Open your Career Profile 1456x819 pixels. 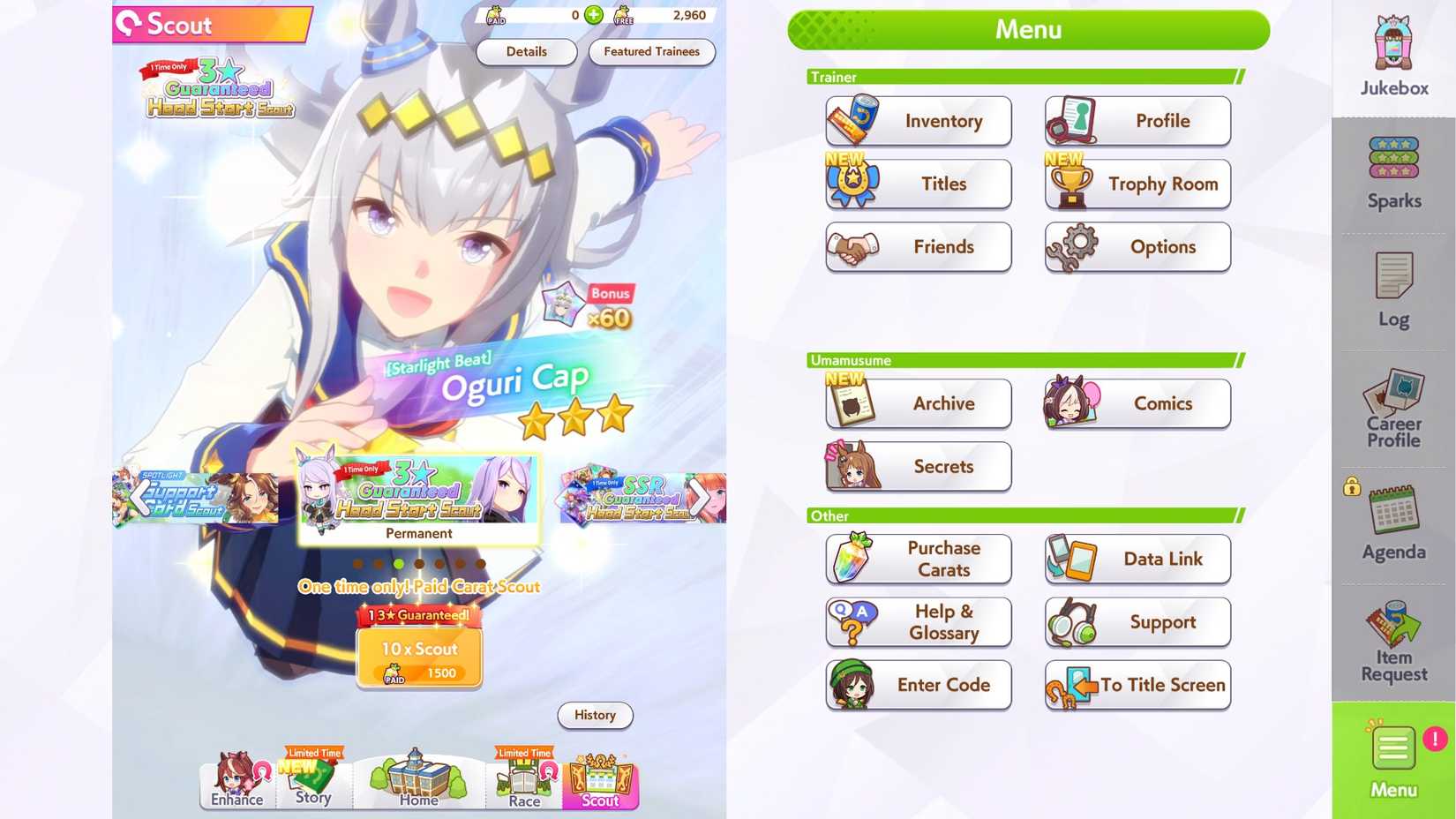1392,409
